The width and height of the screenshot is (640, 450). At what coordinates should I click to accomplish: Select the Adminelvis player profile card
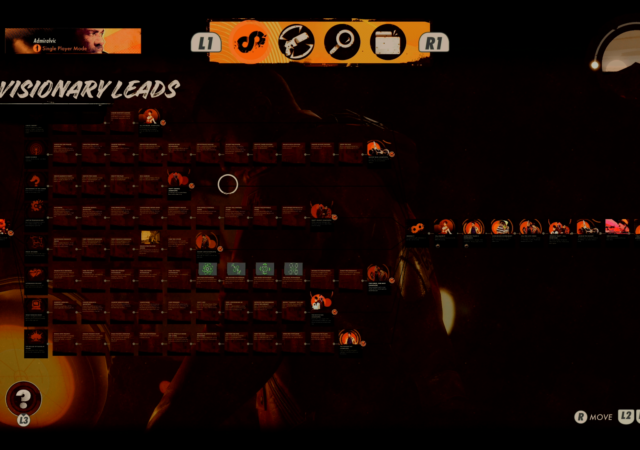click(x=73, y=41)
